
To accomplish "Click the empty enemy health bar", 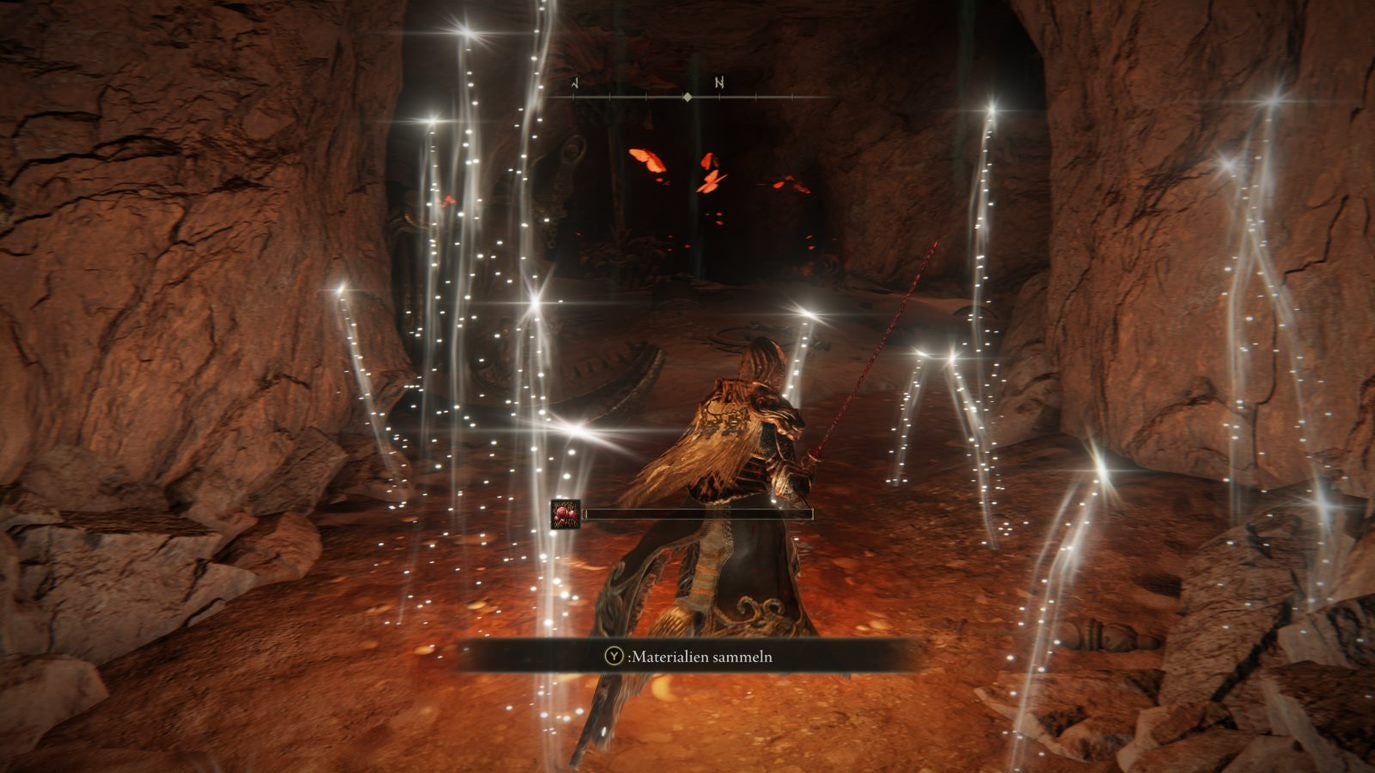I will pos(700,512).
